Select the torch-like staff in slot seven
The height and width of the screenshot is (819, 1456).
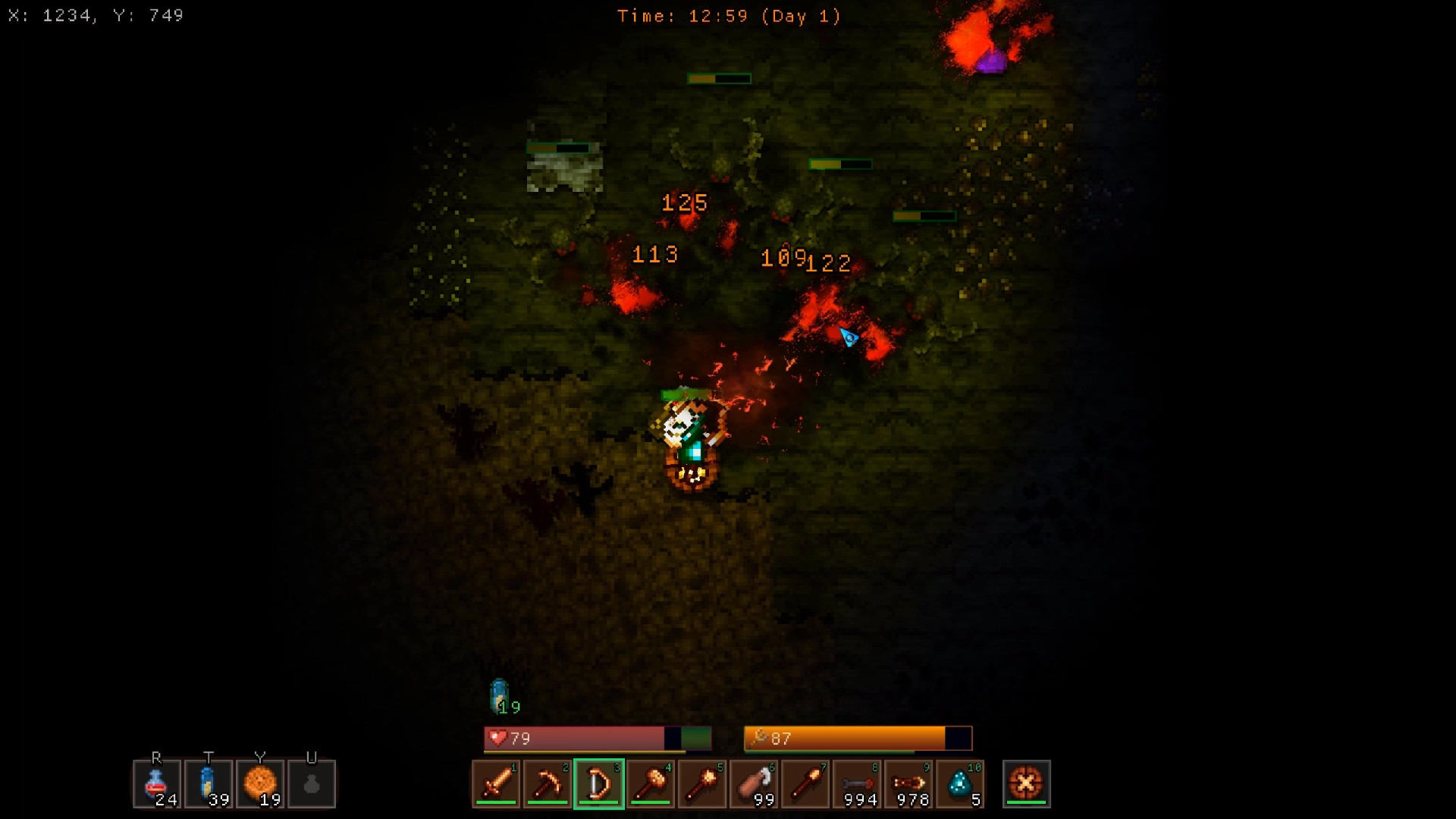tap(805, 783)
